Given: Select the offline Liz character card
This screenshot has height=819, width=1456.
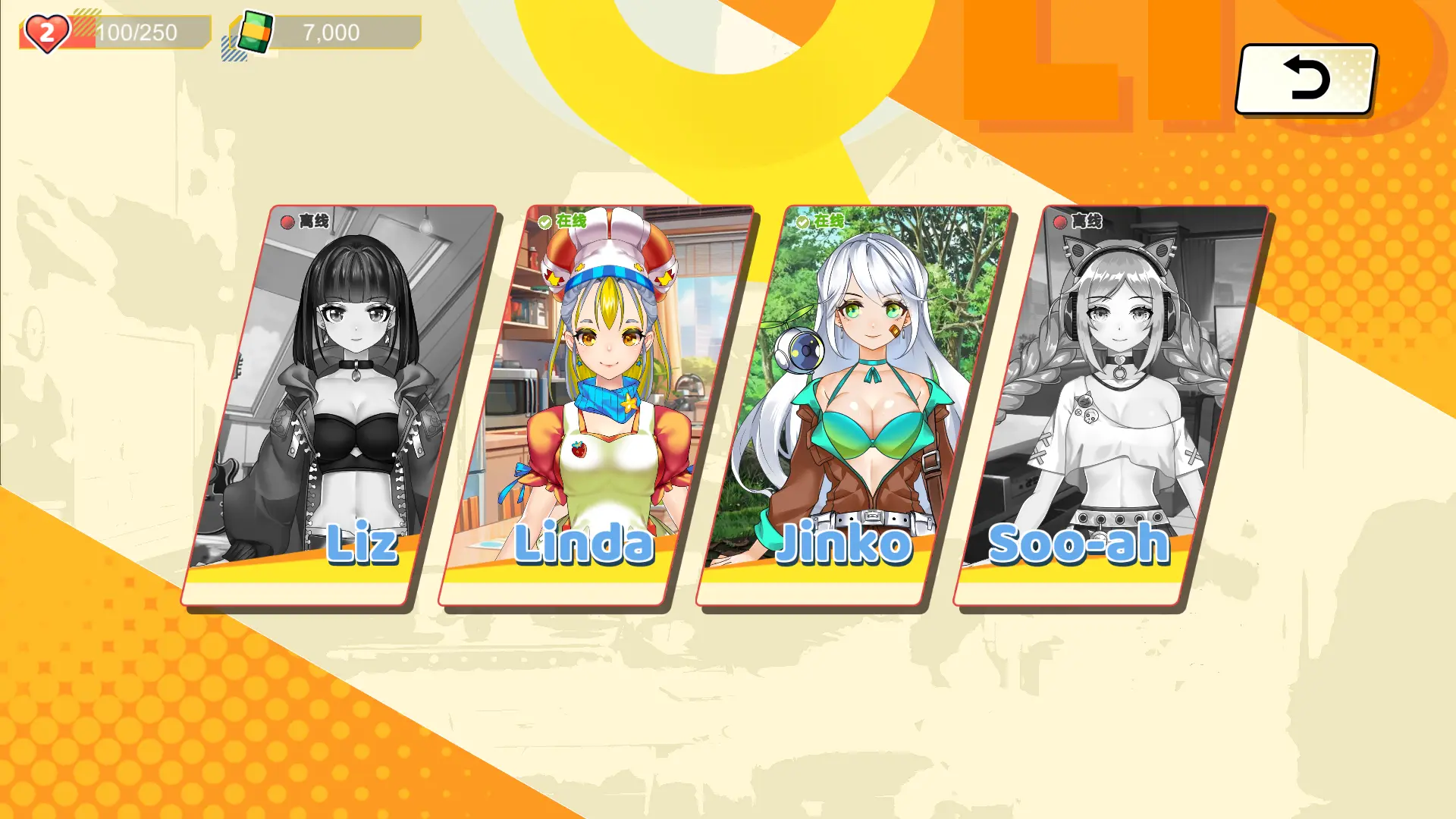Looking at the screenshot, I should [339, 406].
